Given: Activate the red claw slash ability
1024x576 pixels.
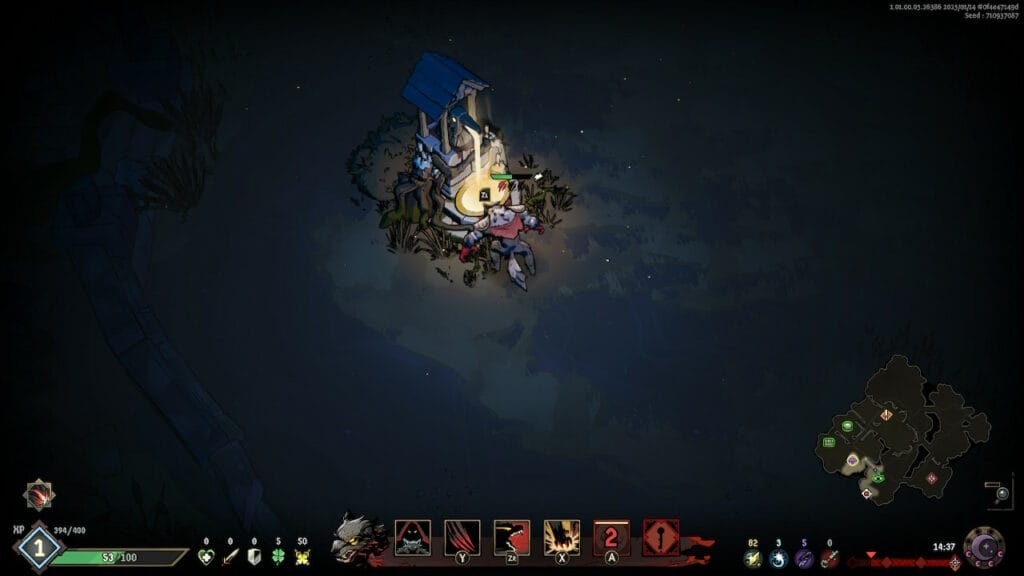Looking at the screenshot, I should [462, 538].
